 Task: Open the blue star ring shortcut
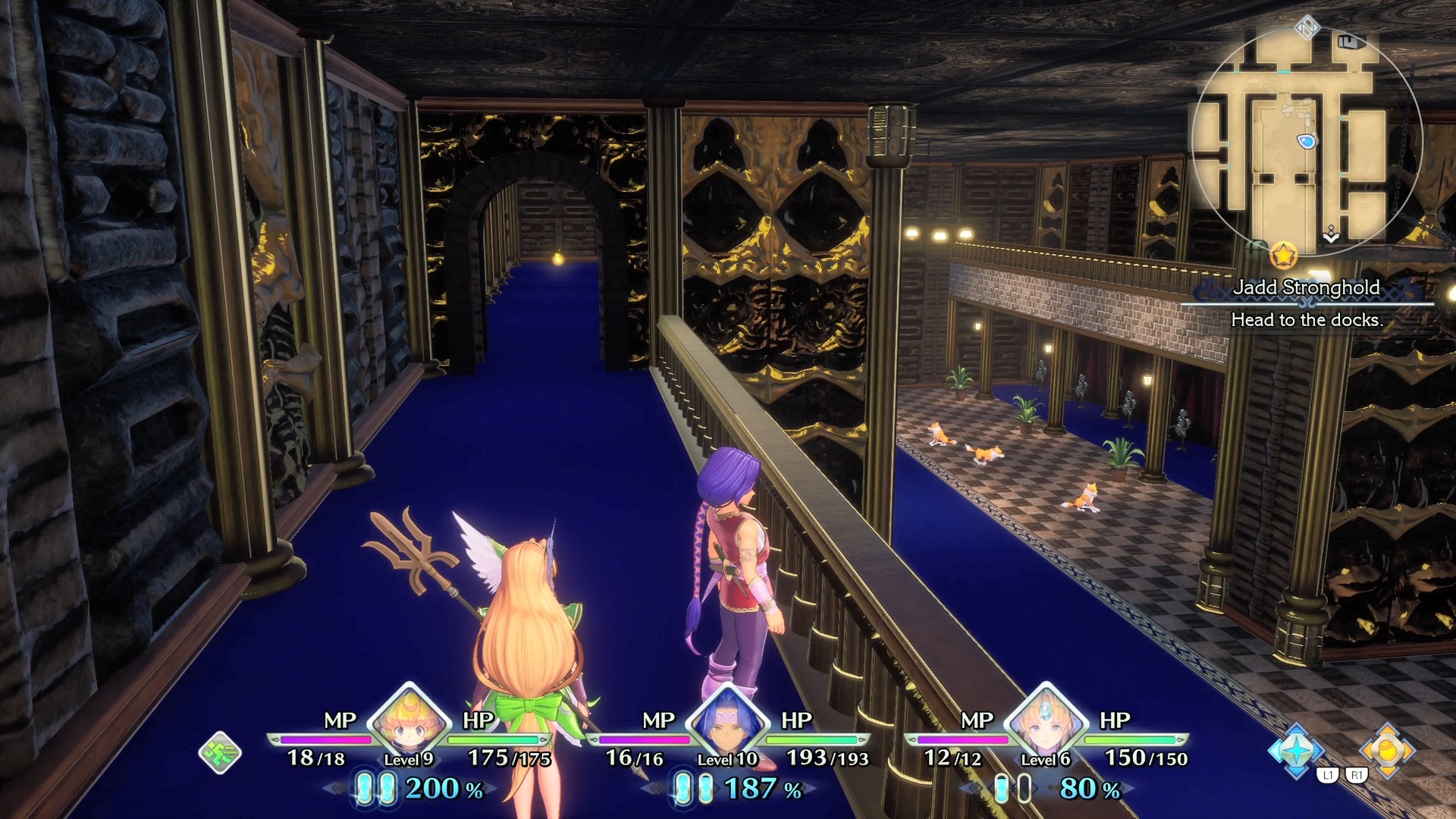[1296, 751]
